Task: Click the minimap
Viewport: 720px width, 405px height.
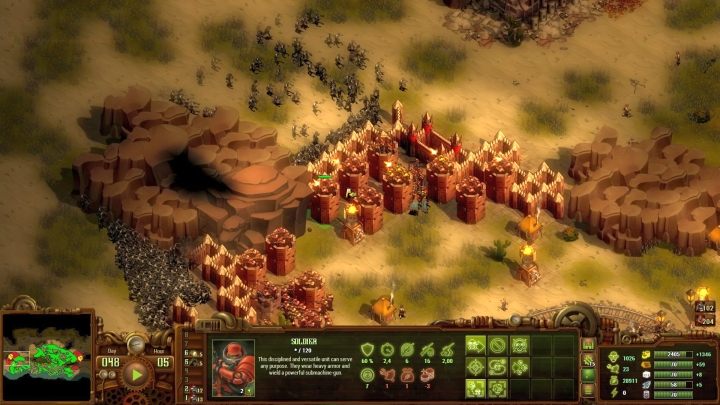Action: 47,357
